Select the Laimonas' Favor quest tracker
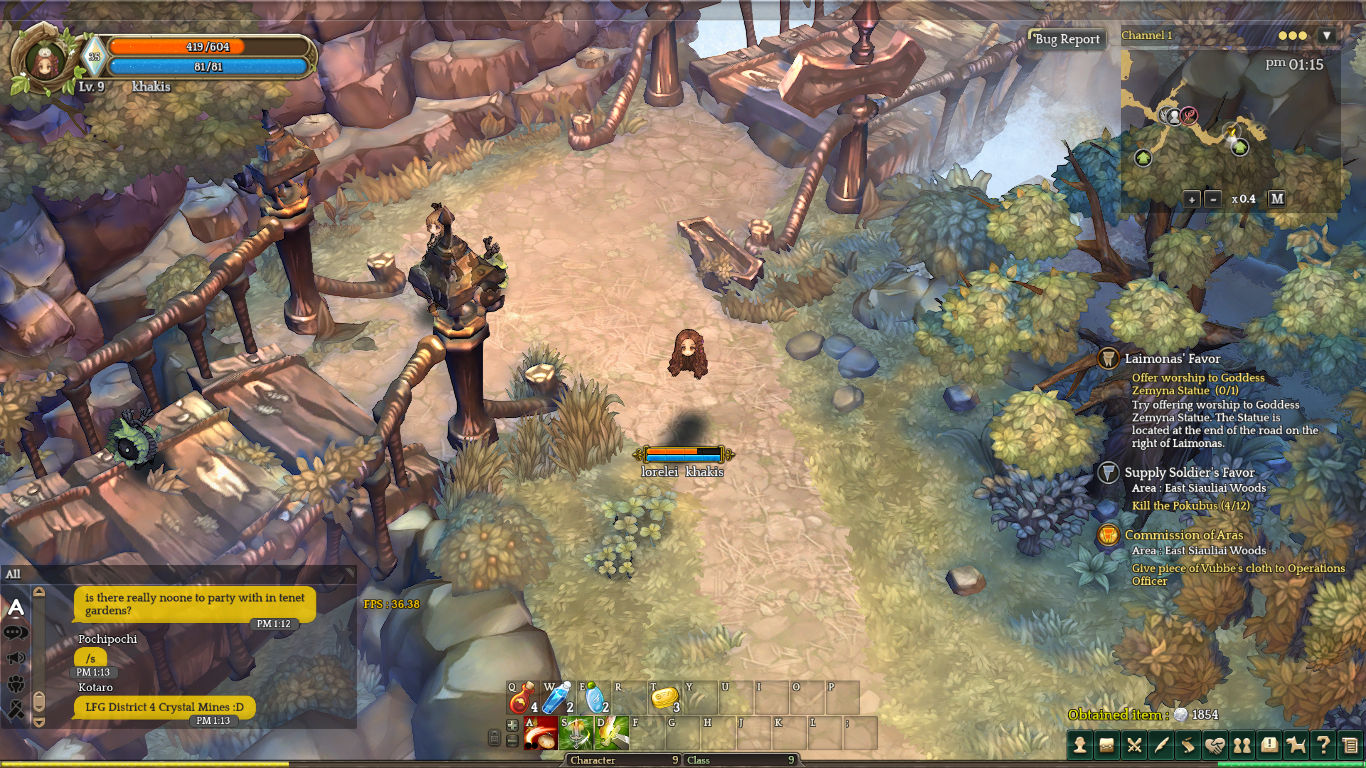The height and width of the screenshot is (768, 1366). tap(1172, 359)
